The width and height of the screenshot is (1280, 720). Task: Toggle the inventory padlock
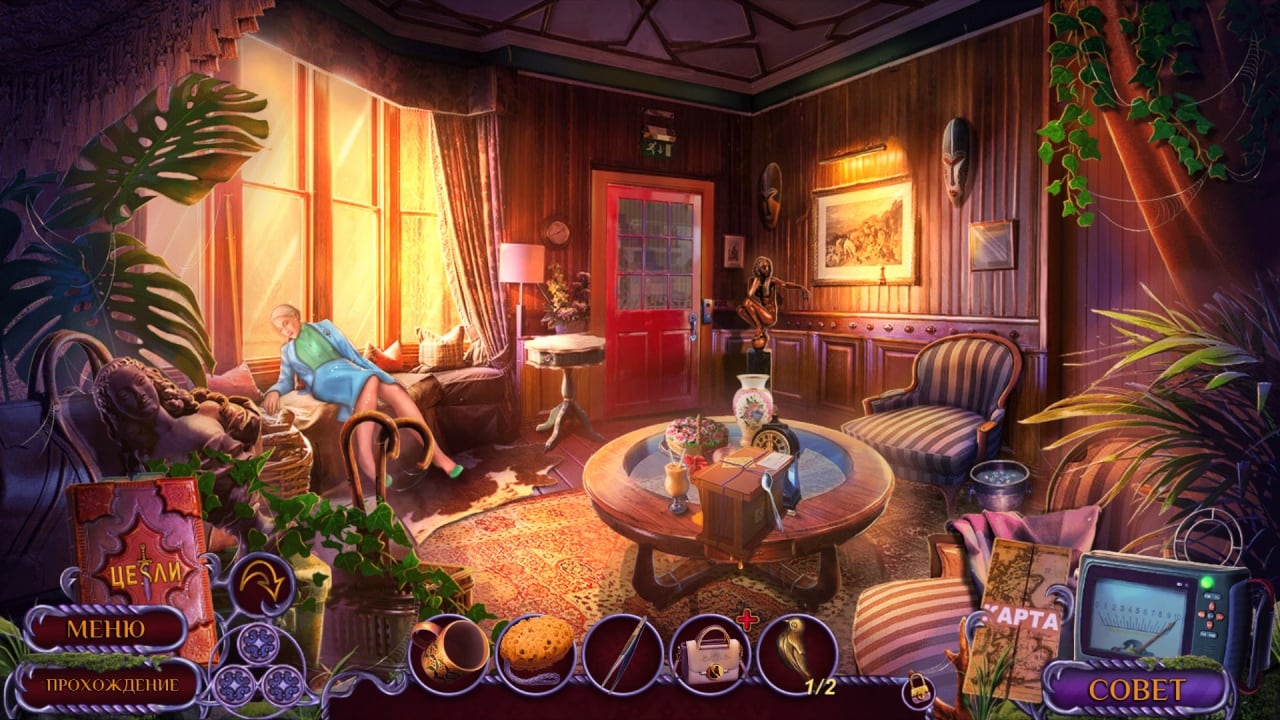tap(916, 688)
